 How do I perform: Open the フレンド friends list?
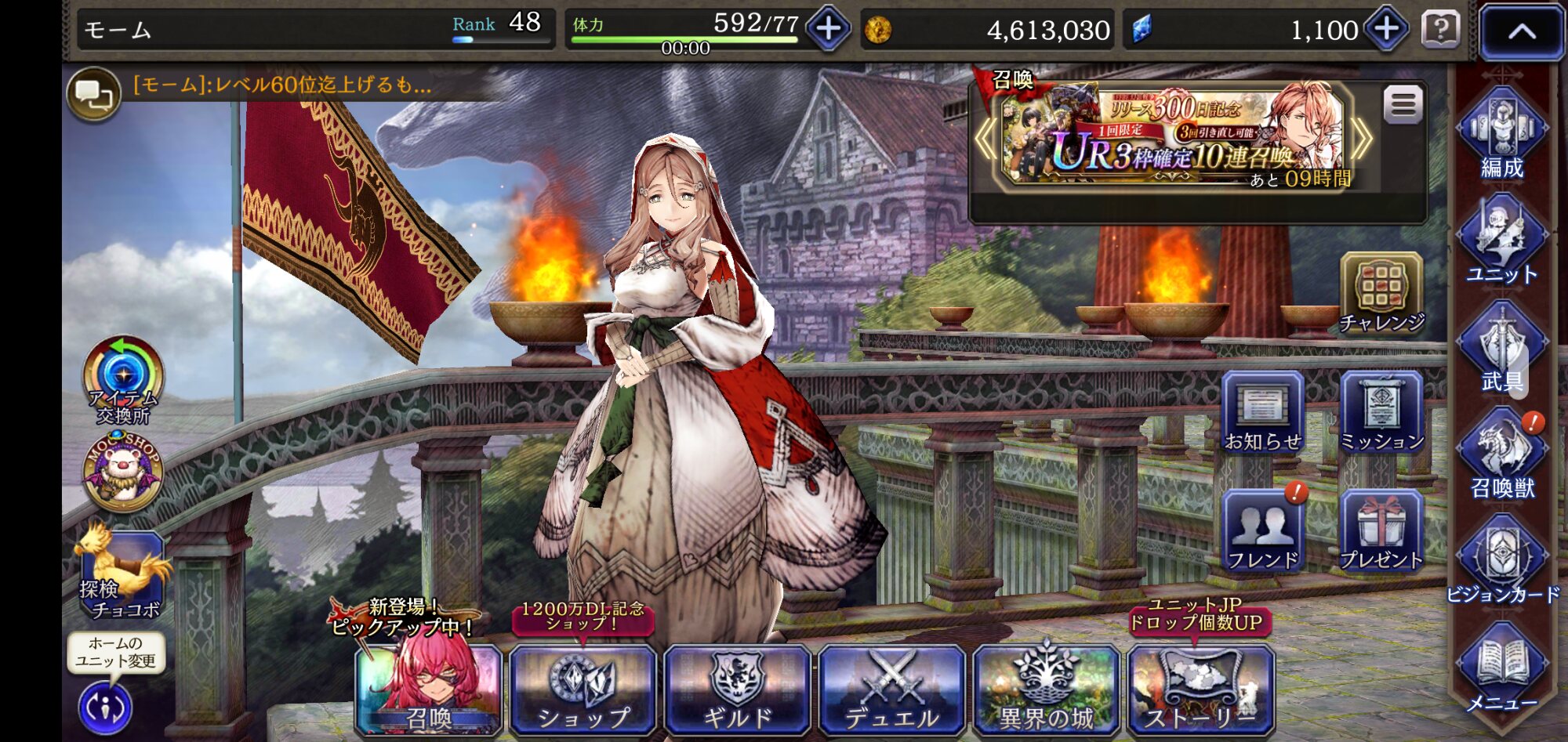click(1262, 531)
